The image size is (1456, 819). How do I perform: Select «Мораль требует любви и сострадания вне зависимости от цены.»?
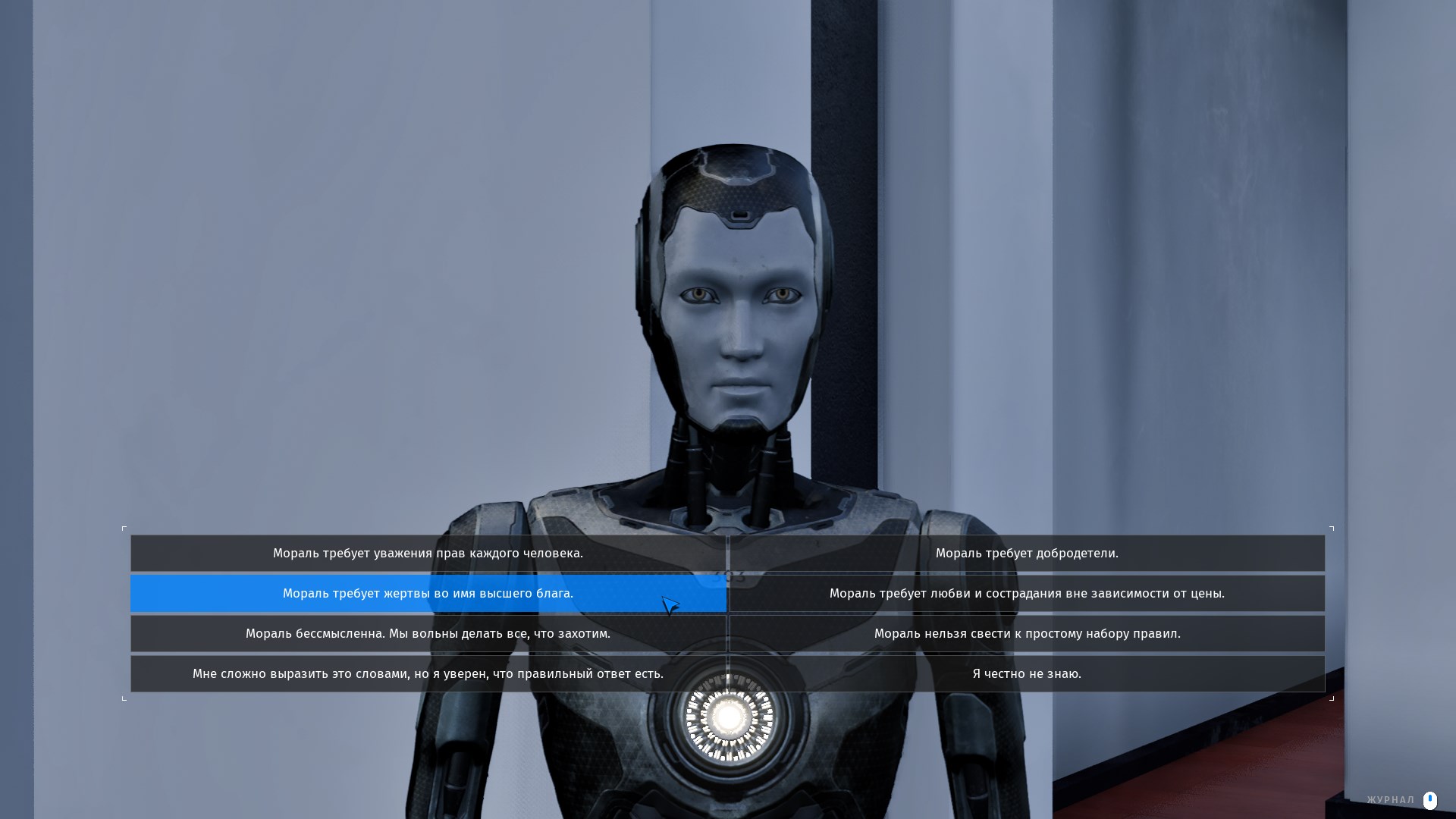tap(1027, 594)
